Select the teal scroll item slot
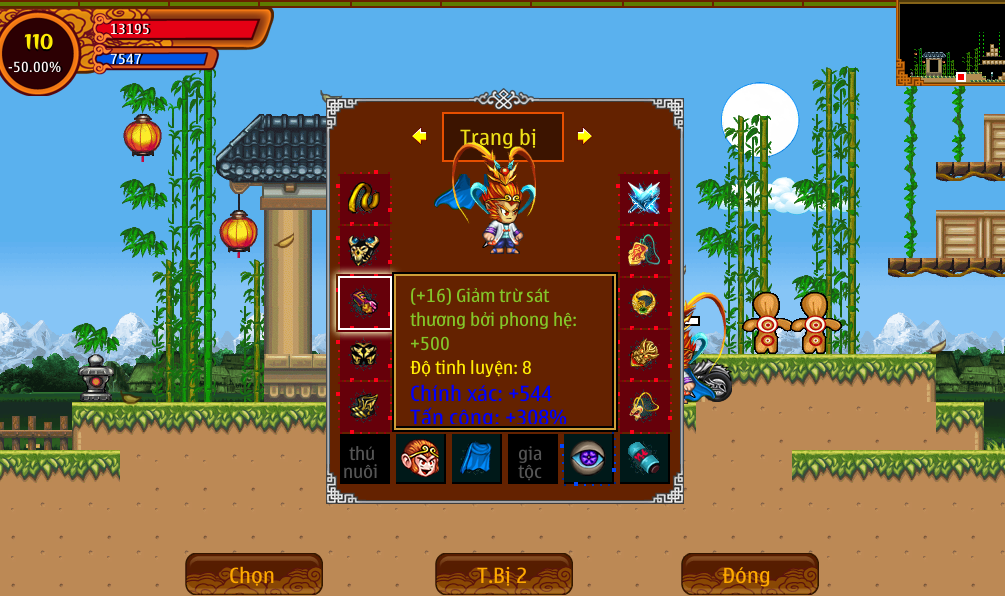This screenshot has width=1005, height=596. coord(644,459)
